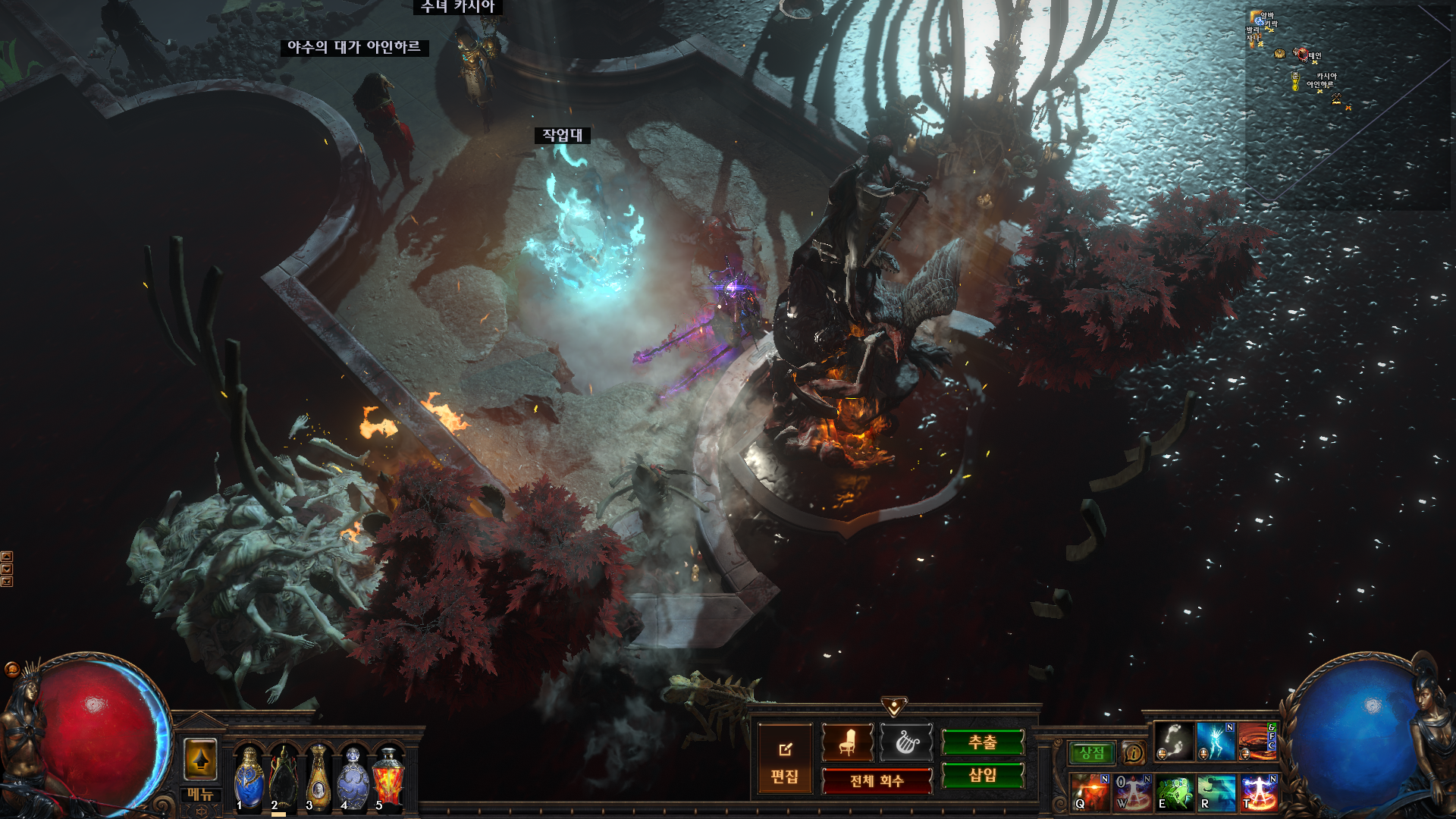Open the minimap overlay

1347,106
